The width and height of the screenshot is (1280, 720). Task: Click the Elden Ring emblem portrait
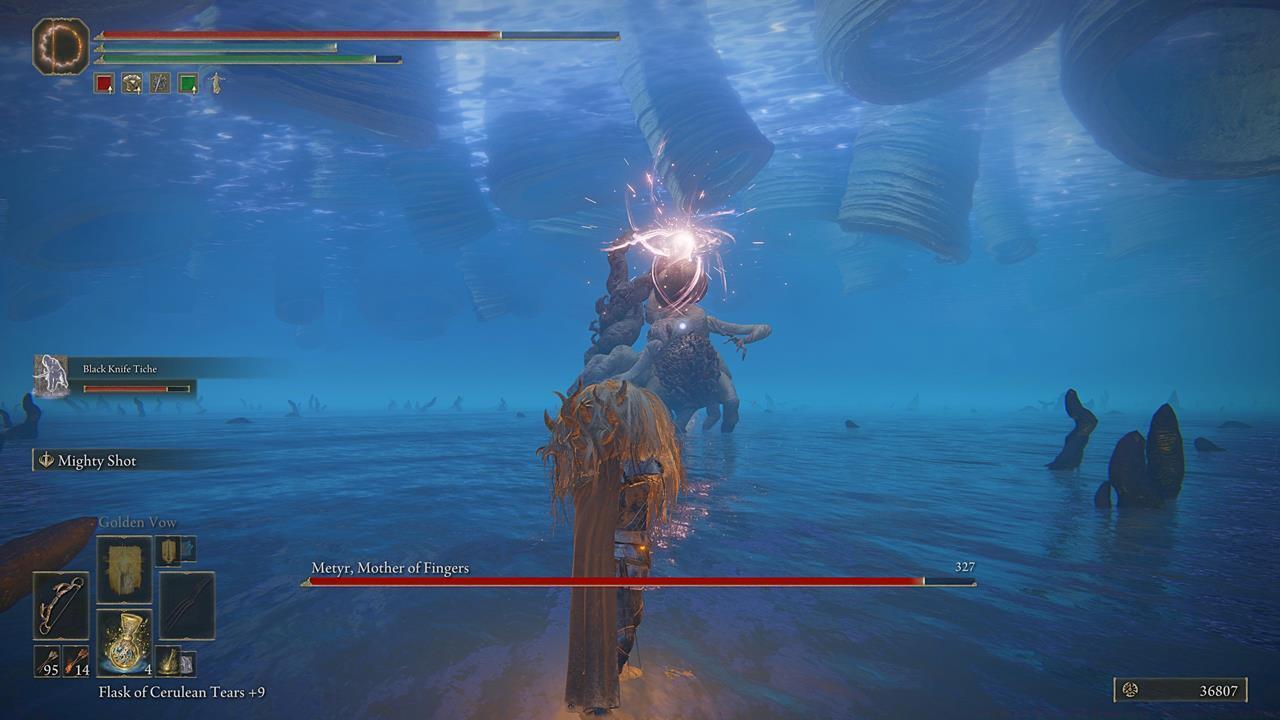62,44
